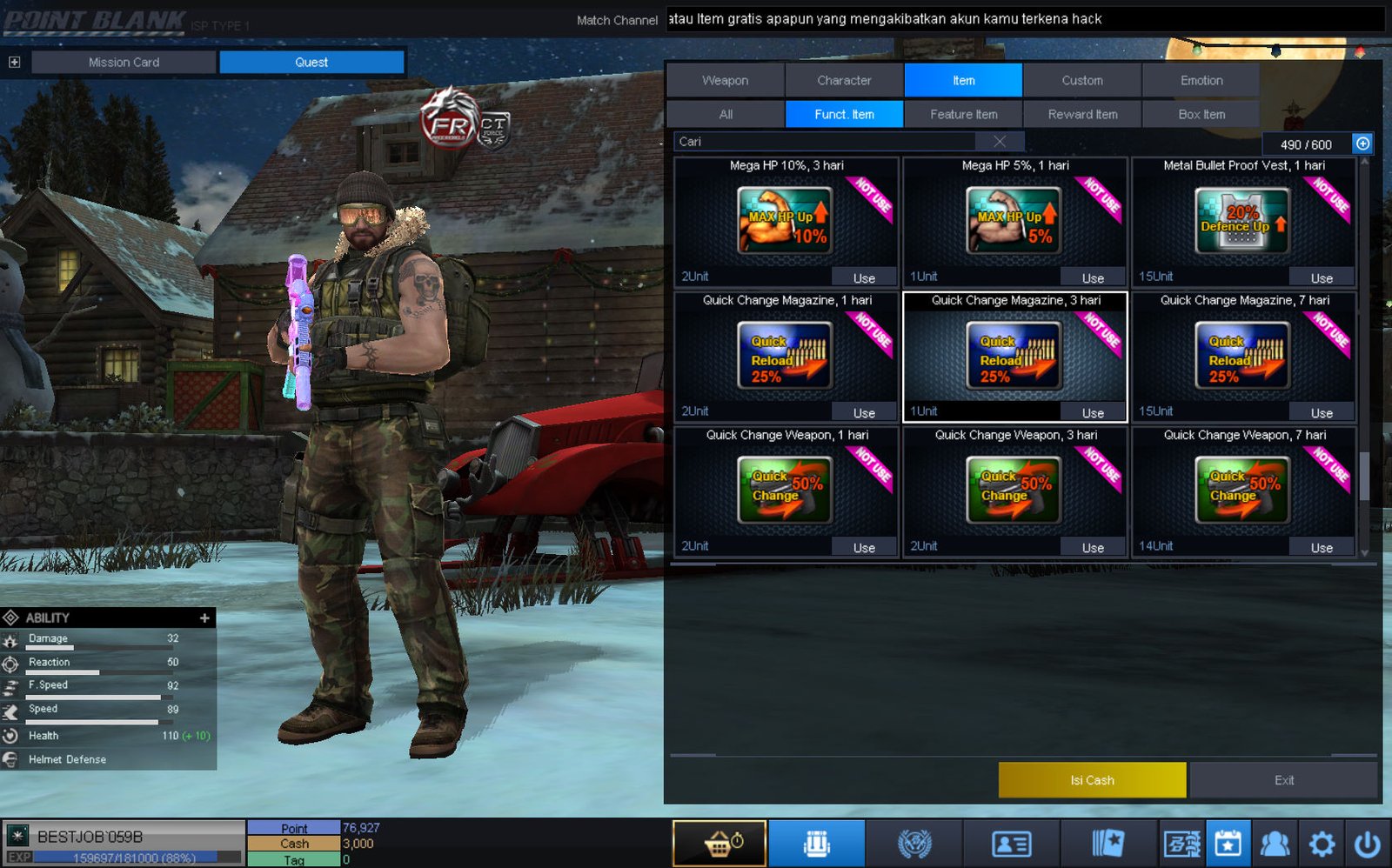Open the shop basket icon
The image size is (1392, 868).
click(720, 844)
